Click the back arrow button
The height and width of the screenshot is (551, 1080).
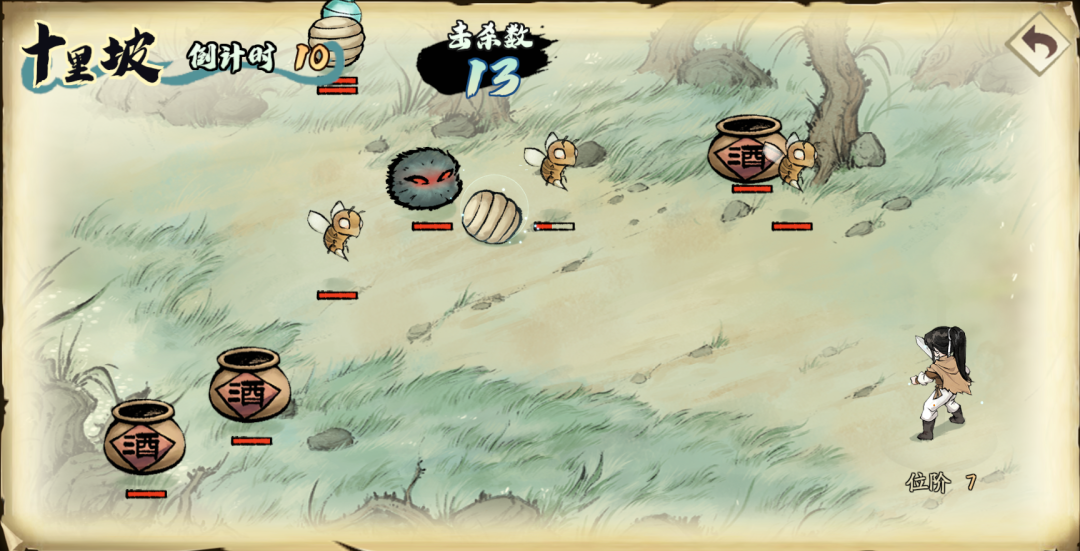coord(1037,45)
